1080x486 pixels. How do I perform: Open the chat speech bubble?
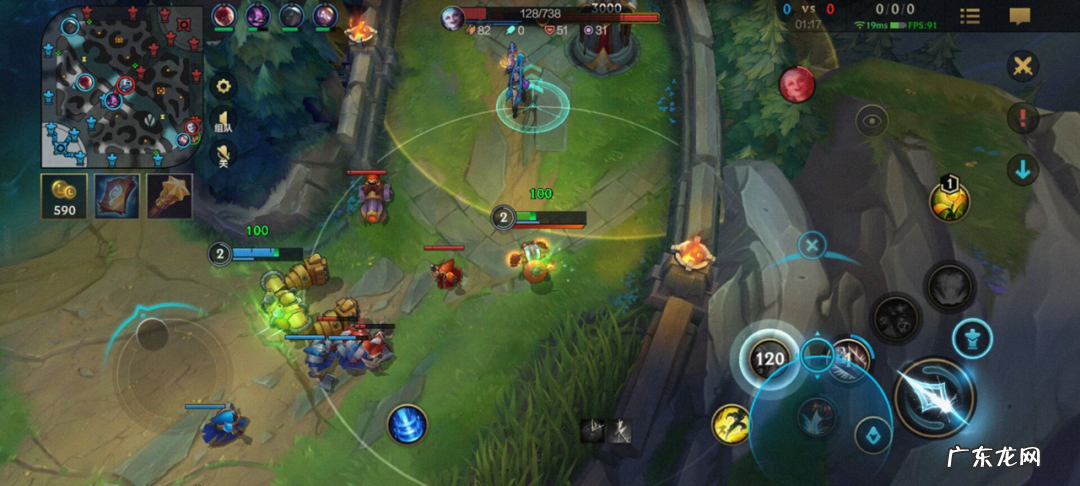click(x=1020, y=16)
